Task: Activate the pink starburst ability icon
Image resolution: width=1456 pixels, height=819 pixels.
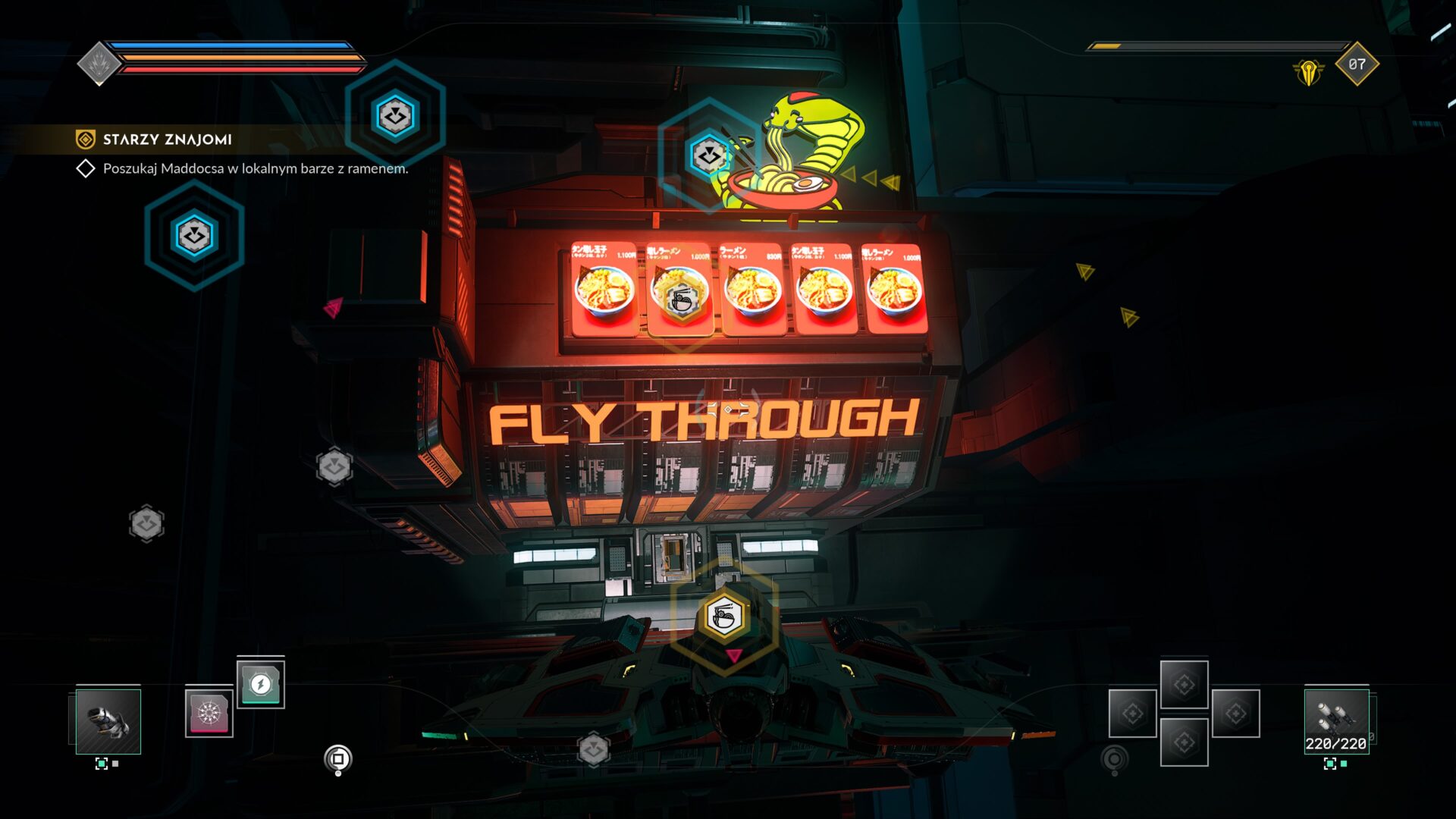Action: pos(209,713)
